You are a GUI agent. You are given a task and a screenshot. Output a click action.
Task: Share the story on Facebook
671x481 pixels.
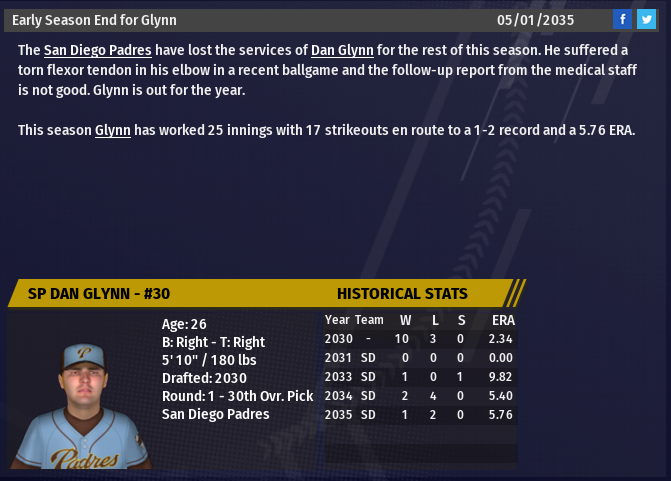622,19
